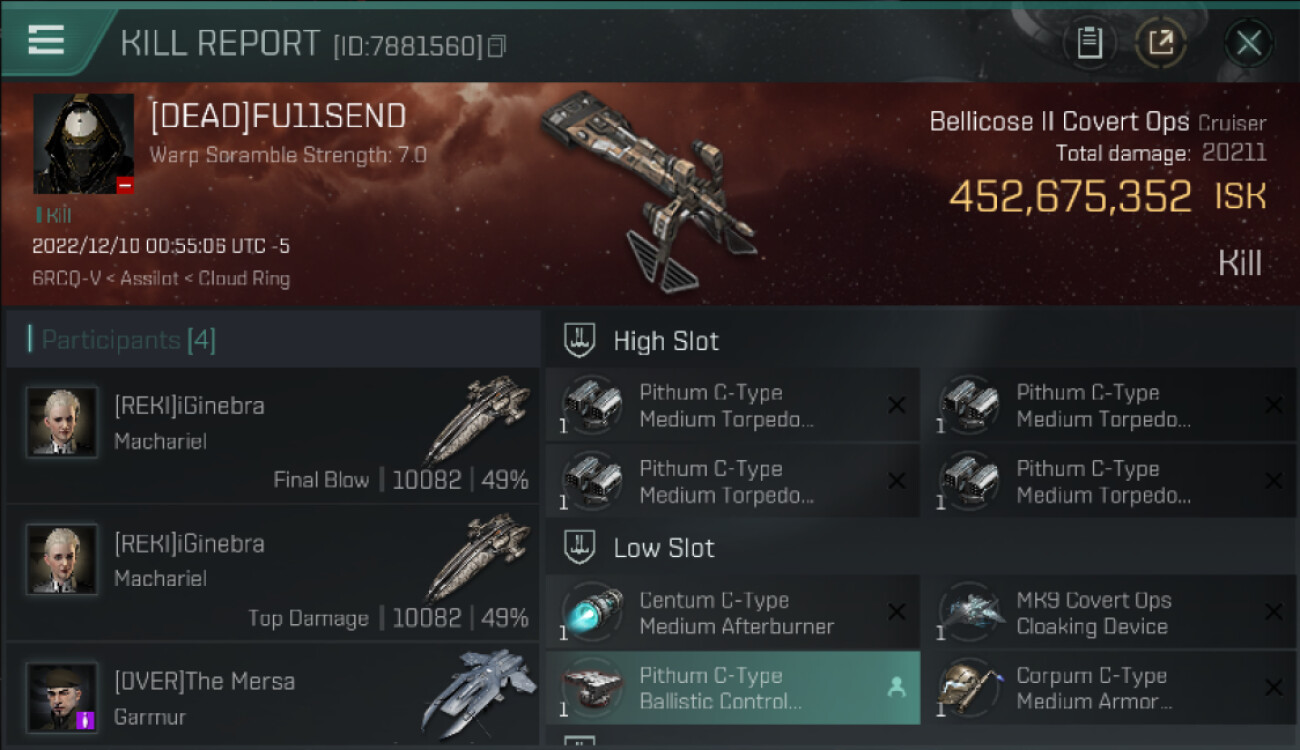The image size is (1300, 750).
Task: Open the clipboard notes icon
Action: click(x=1089, y=43)
